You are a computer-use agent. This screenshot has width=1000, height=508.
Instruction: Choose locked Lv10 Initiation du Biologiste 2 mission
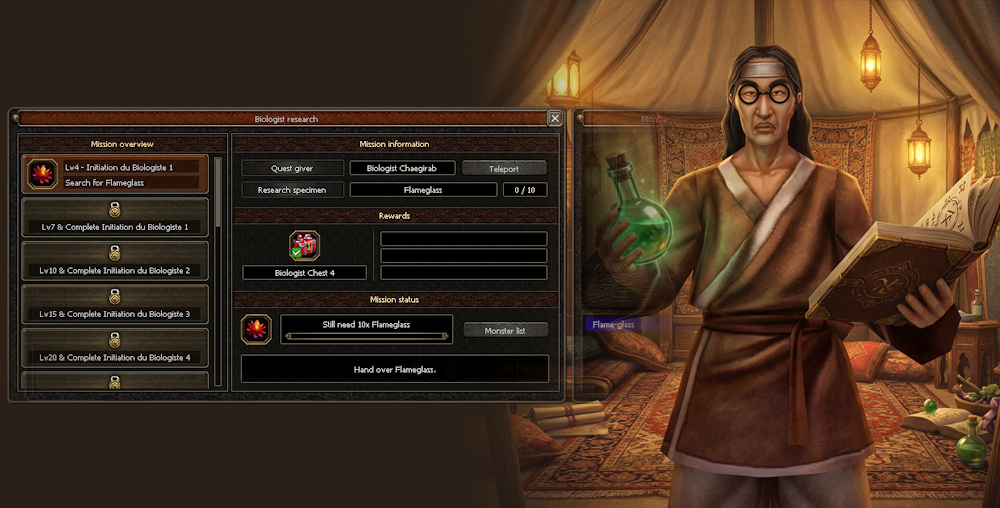[x=115, y=261]
